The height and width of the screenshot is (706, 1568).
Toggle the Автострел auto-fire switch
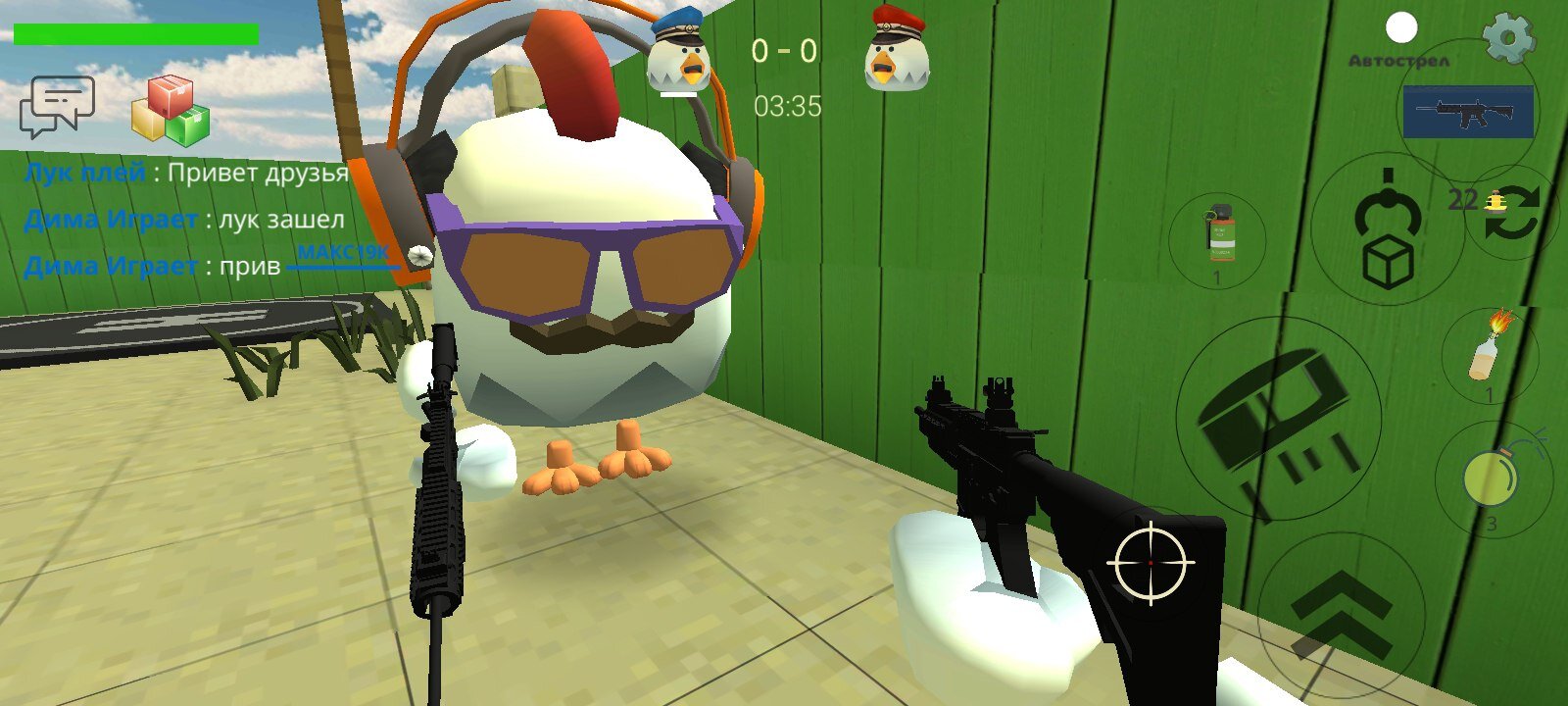click(x=1401, y=29)
